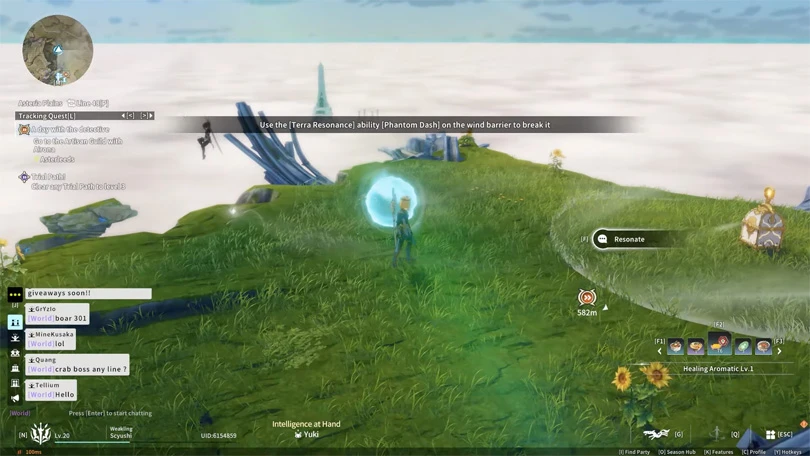Open the chat options three-dot button
This screenshot has height=456, width=810.
[x=15, y=294]
